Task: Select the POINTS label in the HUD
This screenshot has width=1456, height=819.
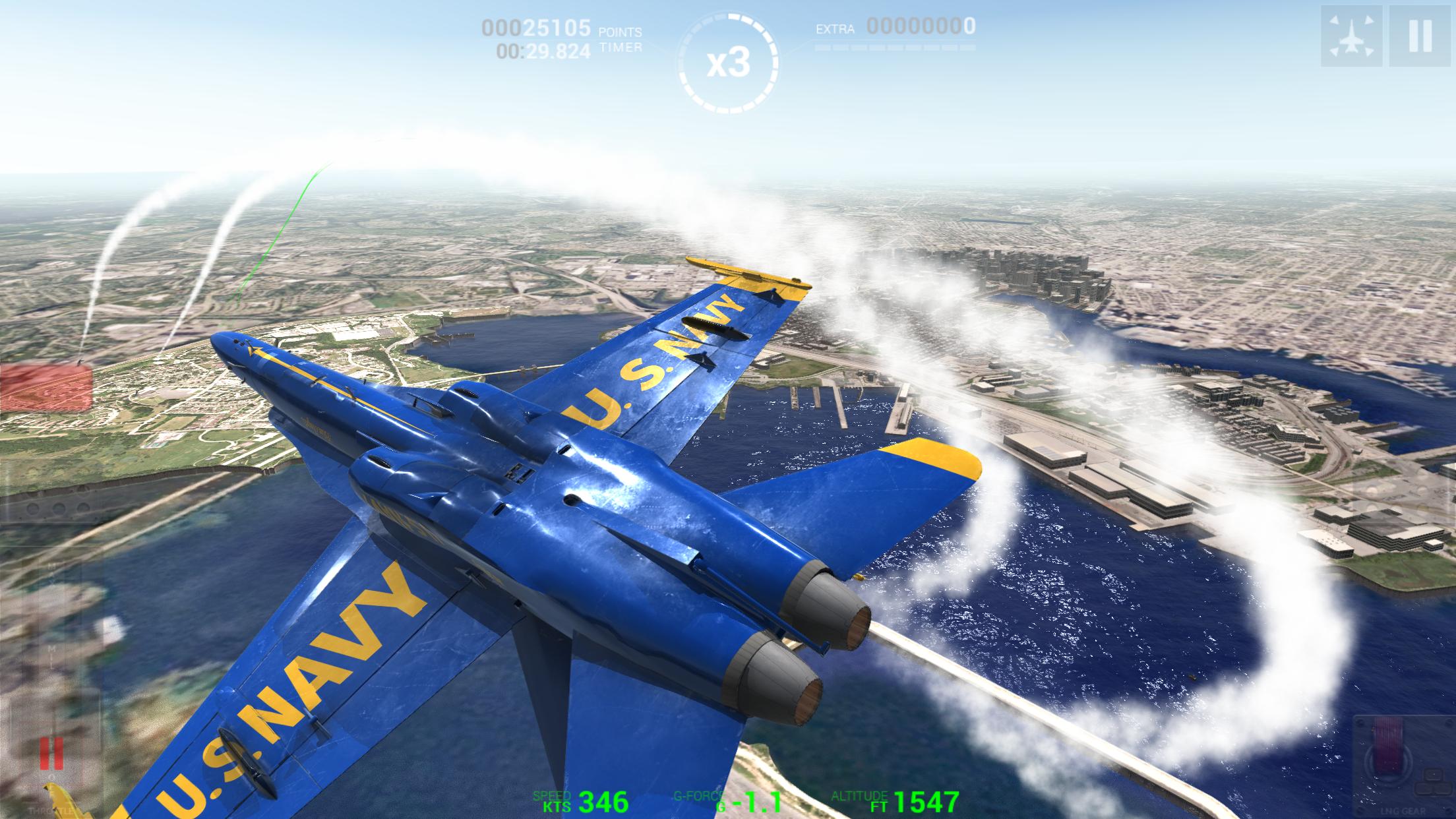Action: click(x=620, y=30)
